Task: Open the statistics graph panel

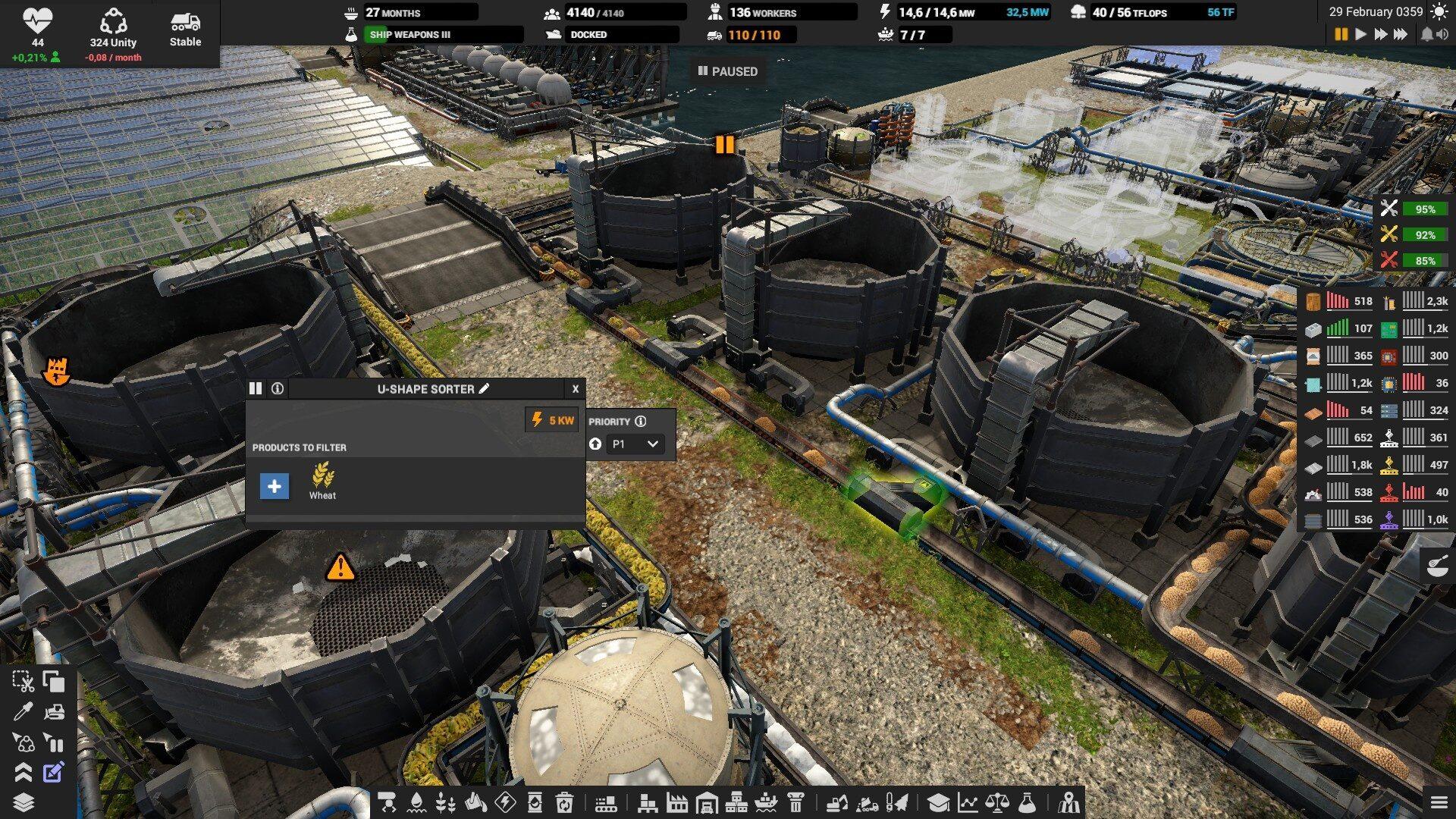Action: pos(968,802)
